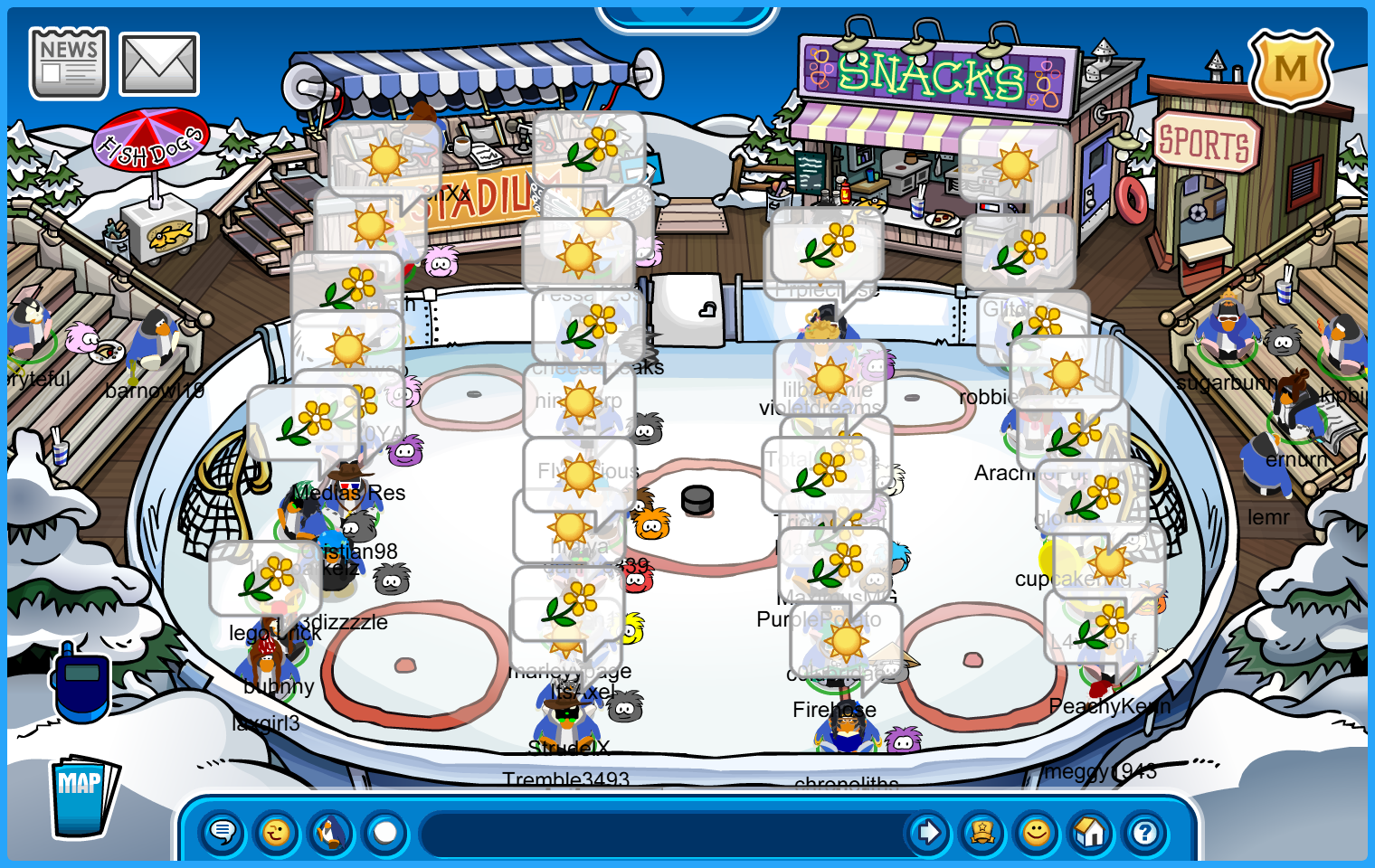Image resolution: width=1375 pixels, height=868 pixels.
Task: Open the question mark help button
Action: coord(1145,832)
